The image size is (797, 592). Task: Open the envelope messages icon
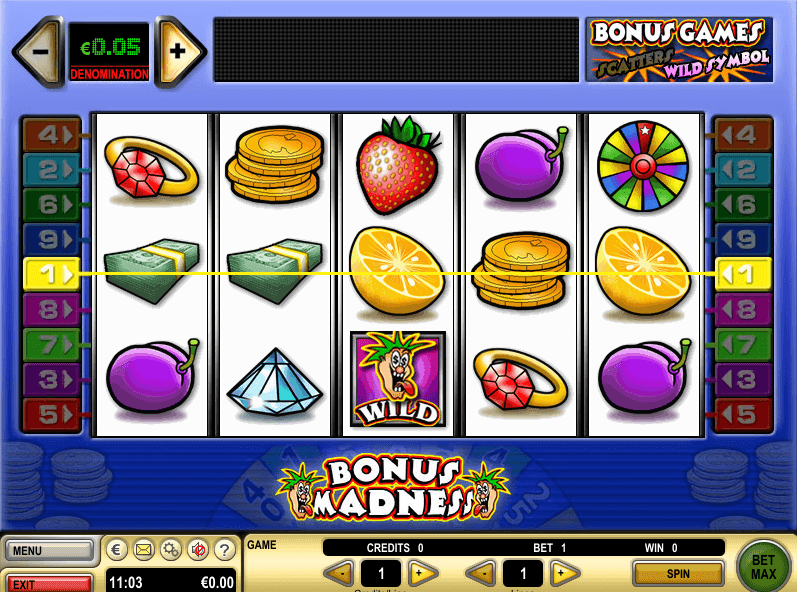pyautogui.click(x=144, y=549)
